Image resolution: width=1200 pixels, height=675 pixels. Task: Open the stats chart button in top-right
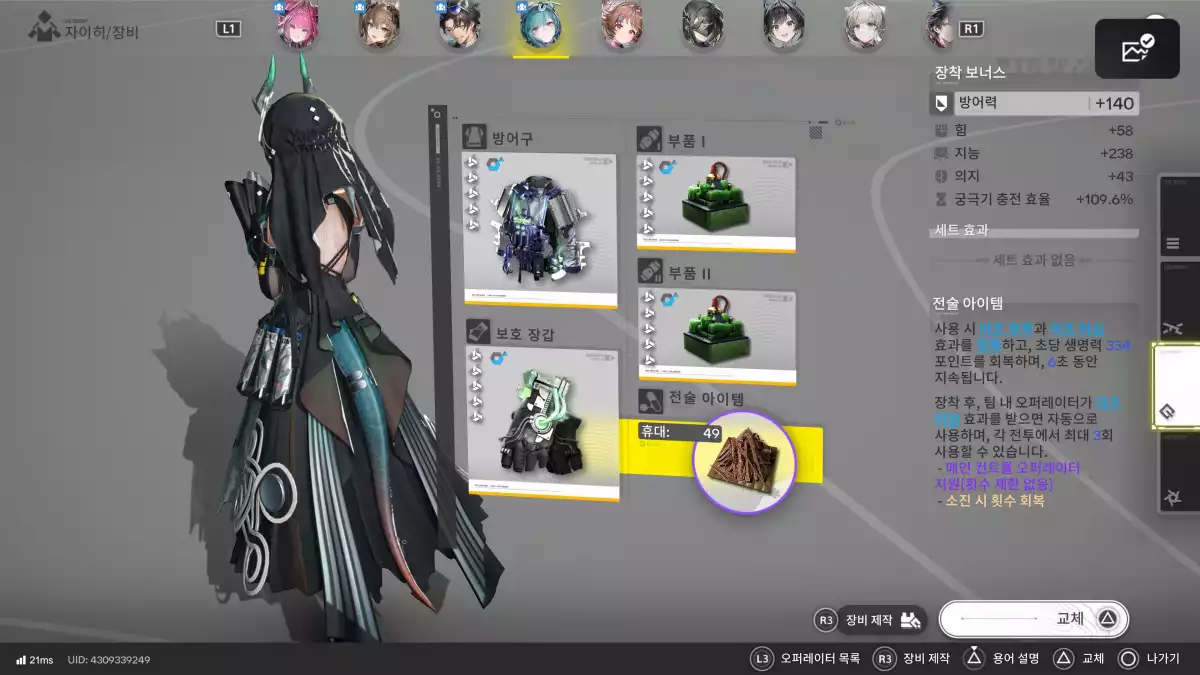click(x=1137, y=49)
